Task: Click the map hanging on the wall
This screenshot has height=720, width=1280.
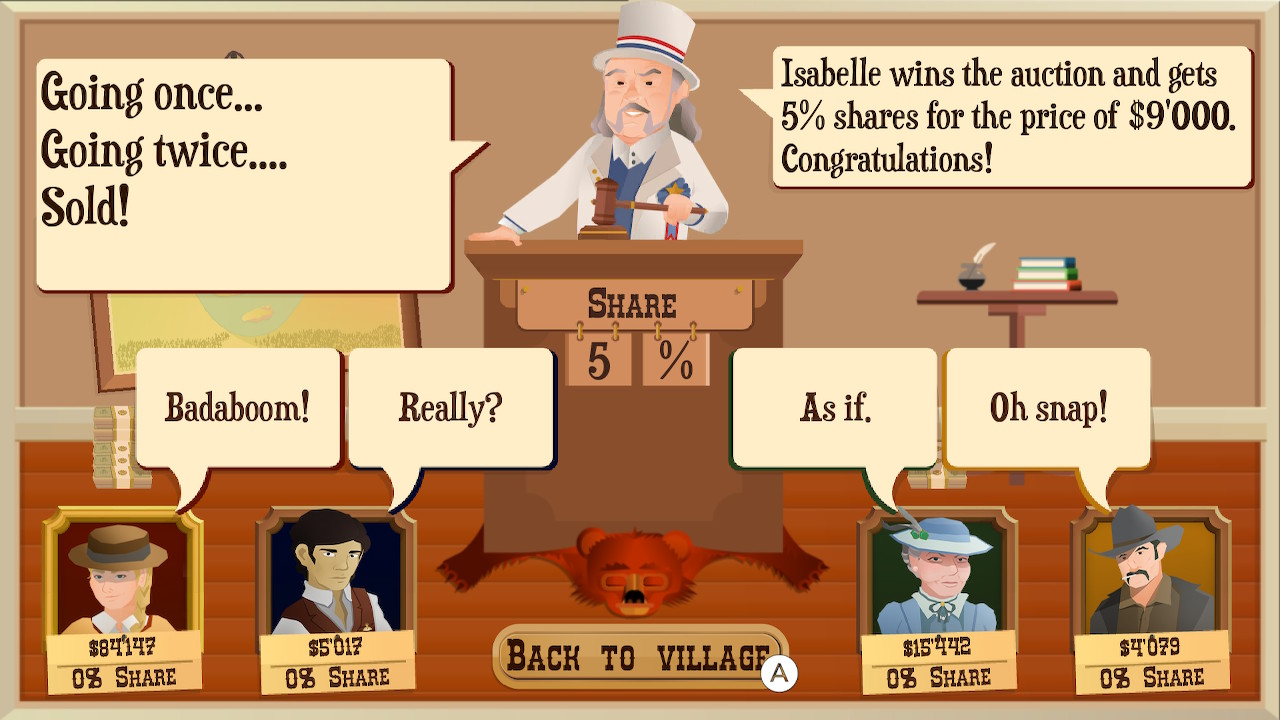Action: [x=250, y=310]
